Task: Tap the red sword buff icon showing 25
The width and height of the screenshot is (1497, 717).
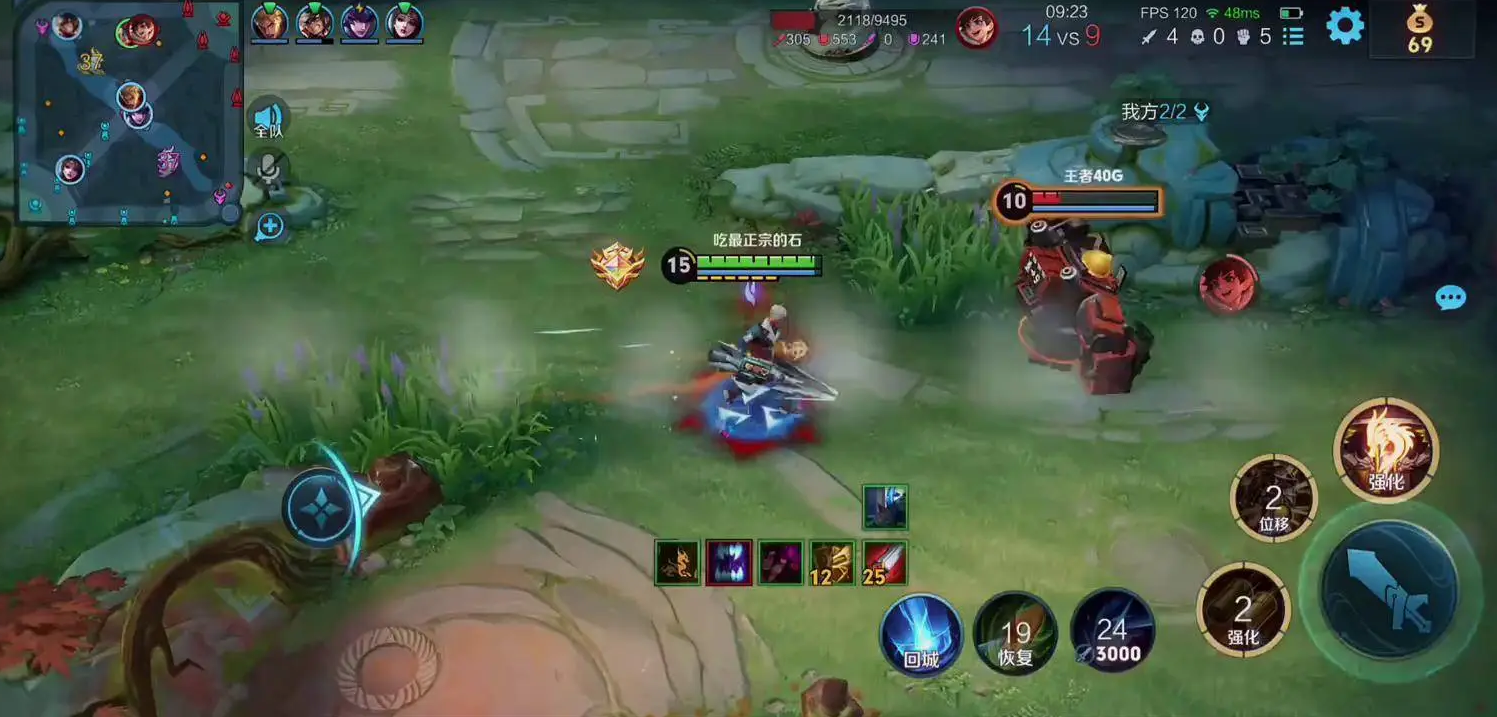Action: 885,562
